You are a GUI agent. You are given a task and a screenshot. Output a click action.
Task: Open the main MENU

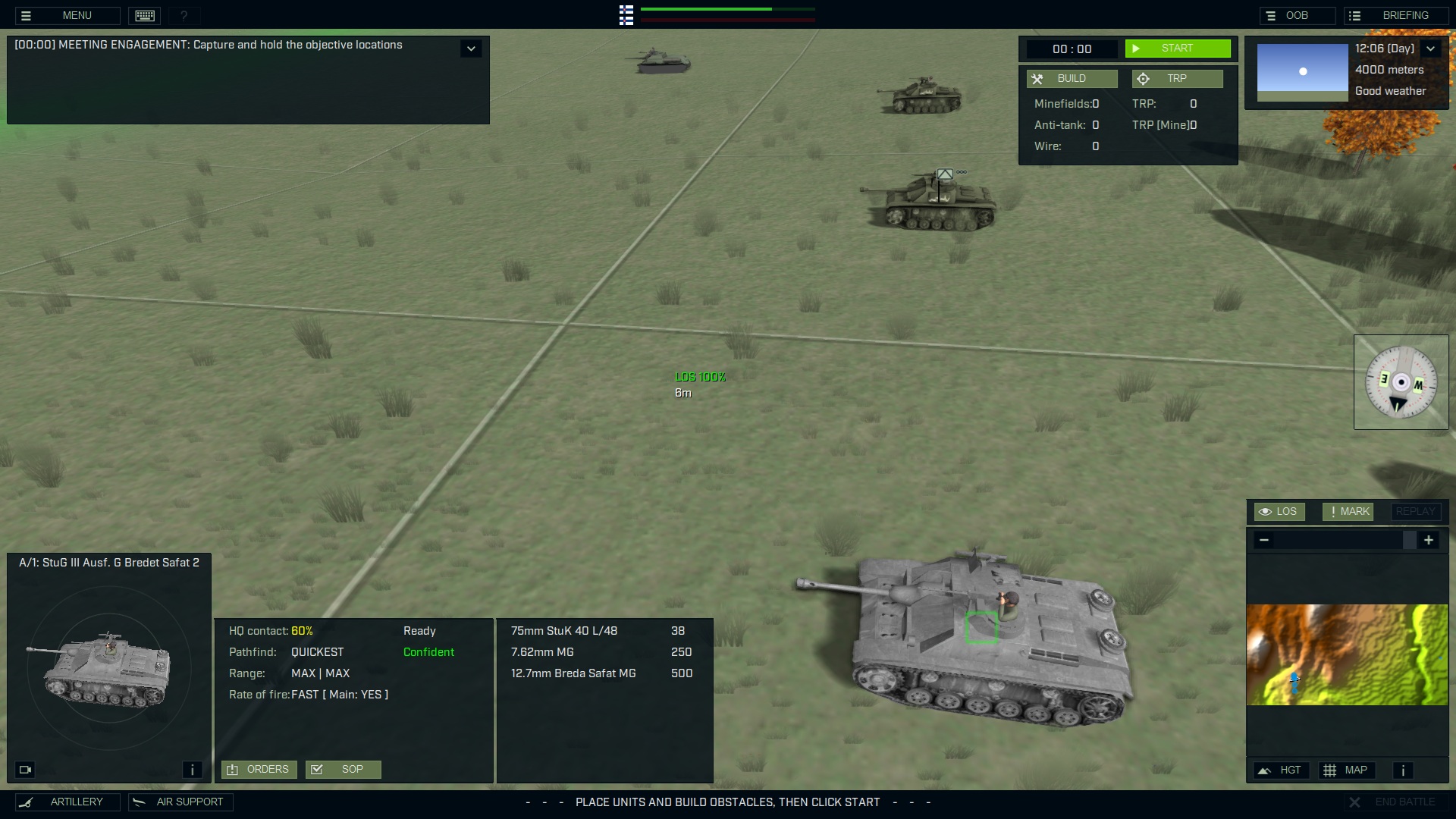(x=67, y=15)
